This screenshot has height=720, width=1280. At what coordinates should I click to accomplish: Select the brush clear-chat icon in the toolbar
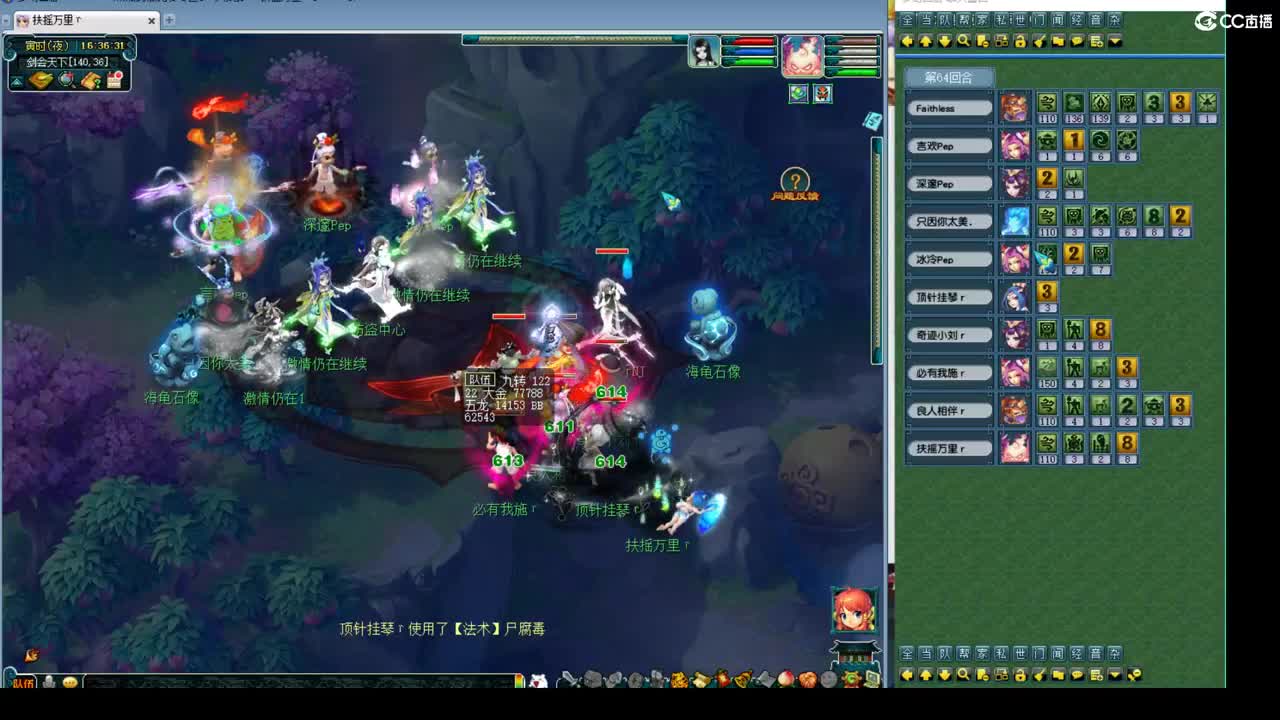pos(1040,42)
